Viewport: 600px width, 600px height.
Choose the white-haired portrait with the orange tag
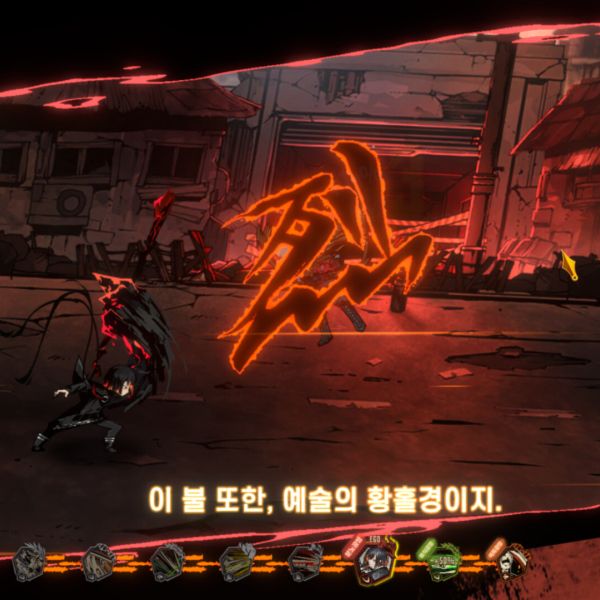[x=511, y=560]
